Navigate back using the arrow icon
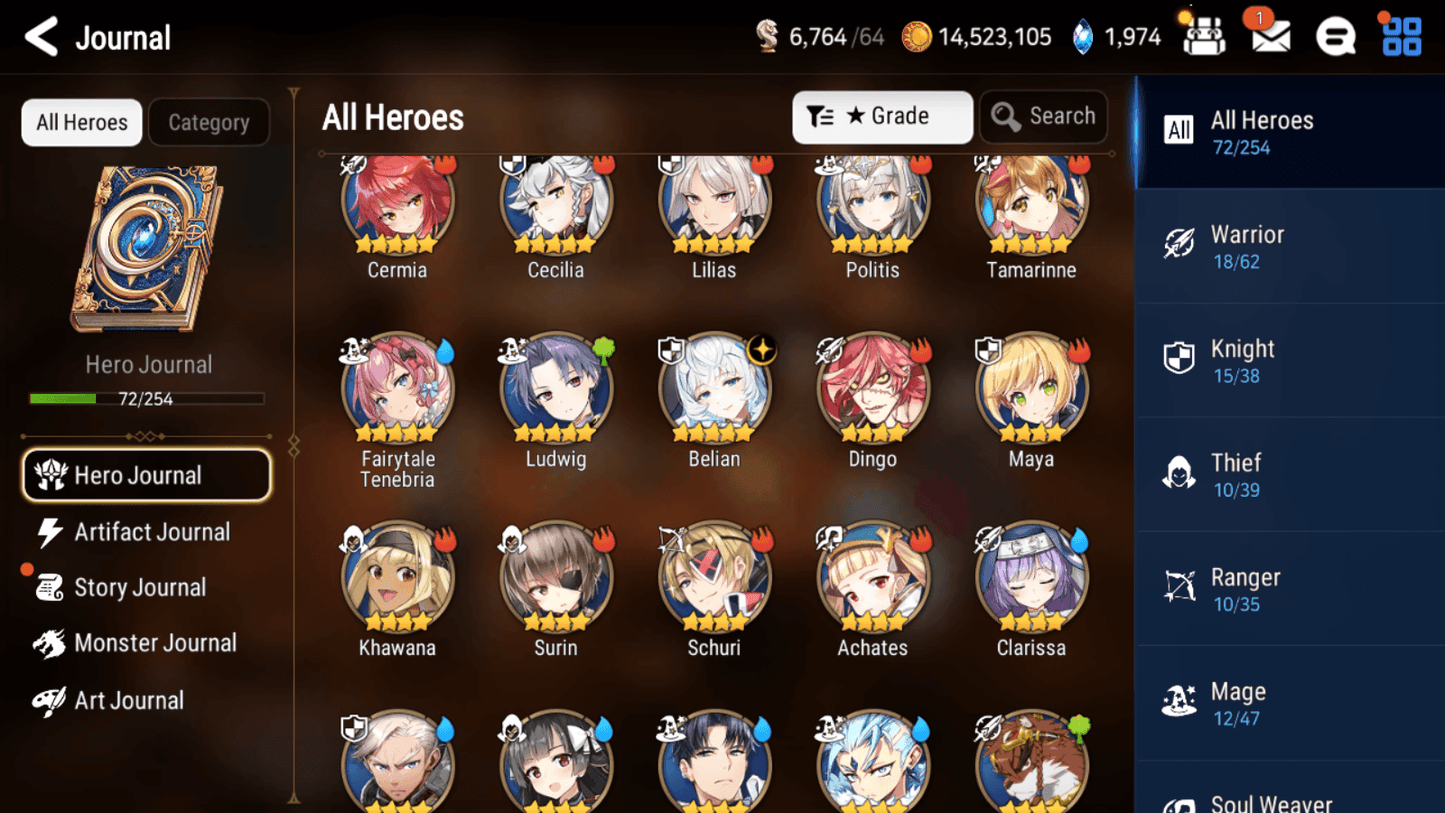 [39, 36]
